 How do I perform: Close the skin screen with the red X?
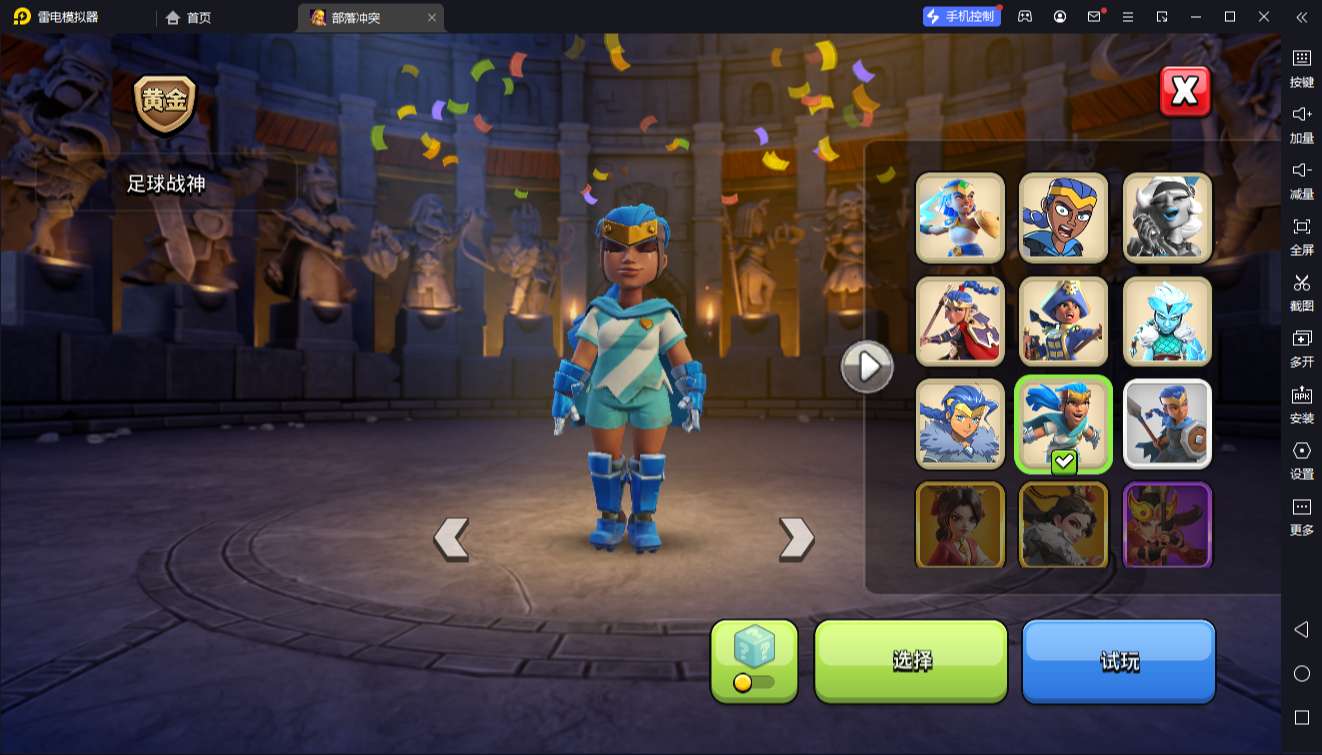[x=1185, y=92]
